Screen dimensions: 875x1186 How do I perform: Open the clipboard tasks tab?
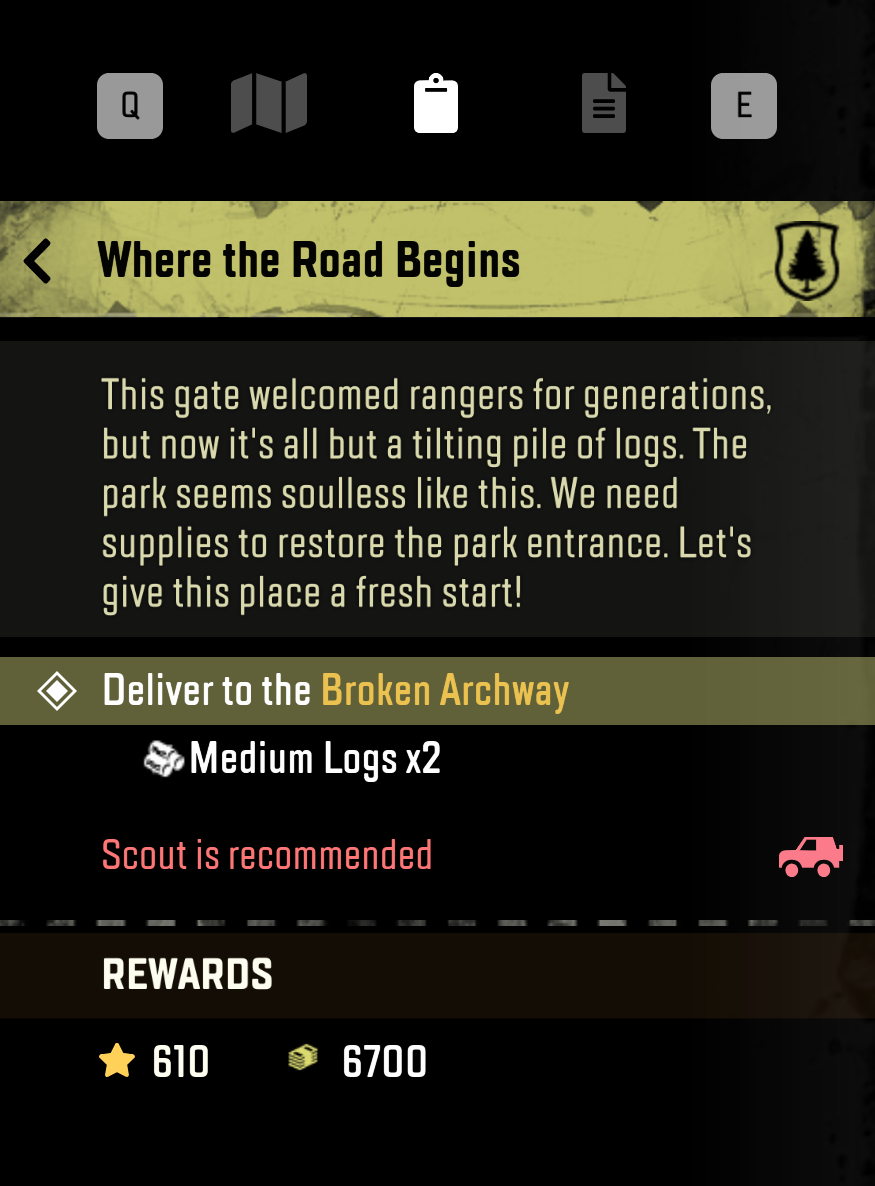[x=436, y=105]
